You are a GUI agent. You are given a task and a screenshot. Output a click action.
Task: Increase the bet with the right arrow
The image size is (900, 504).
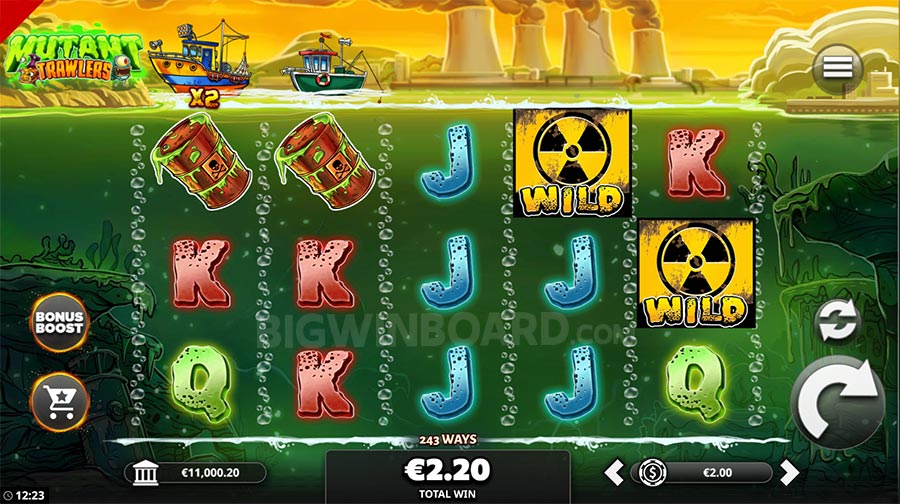[x=789, y=472]
